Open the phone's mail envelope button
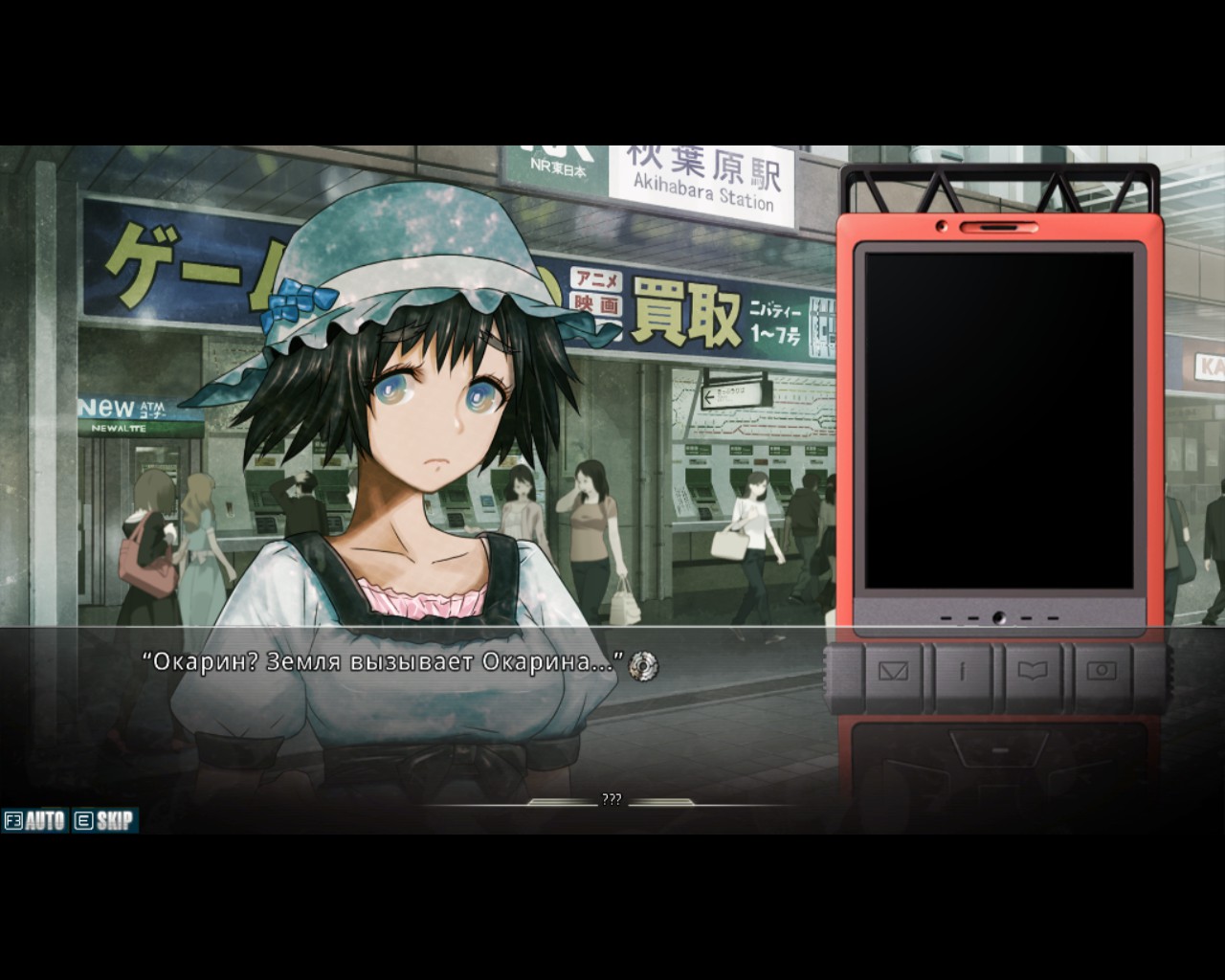Image resolution: width=1225 pixels, height=980 pixels. pos(893,671)
